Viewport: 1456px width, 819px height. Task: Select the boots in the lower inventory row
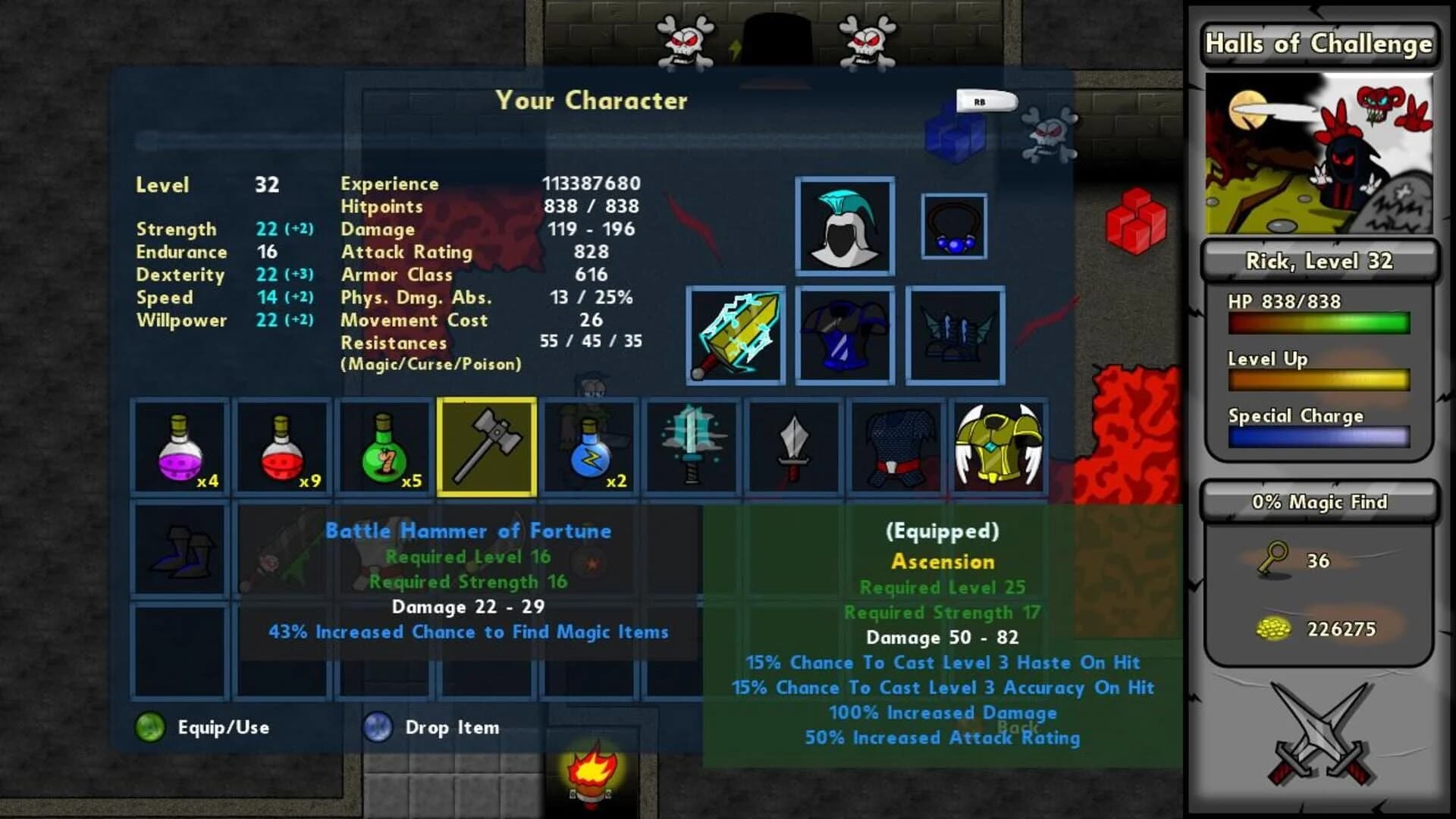tap(180, 548)
